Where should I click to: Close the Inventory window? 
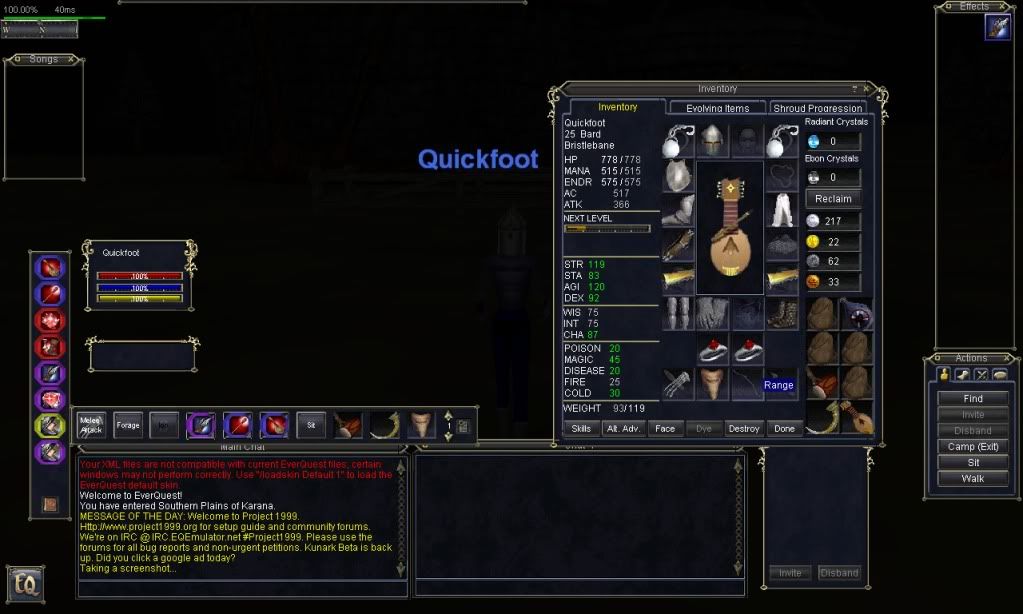coord(866,89)
